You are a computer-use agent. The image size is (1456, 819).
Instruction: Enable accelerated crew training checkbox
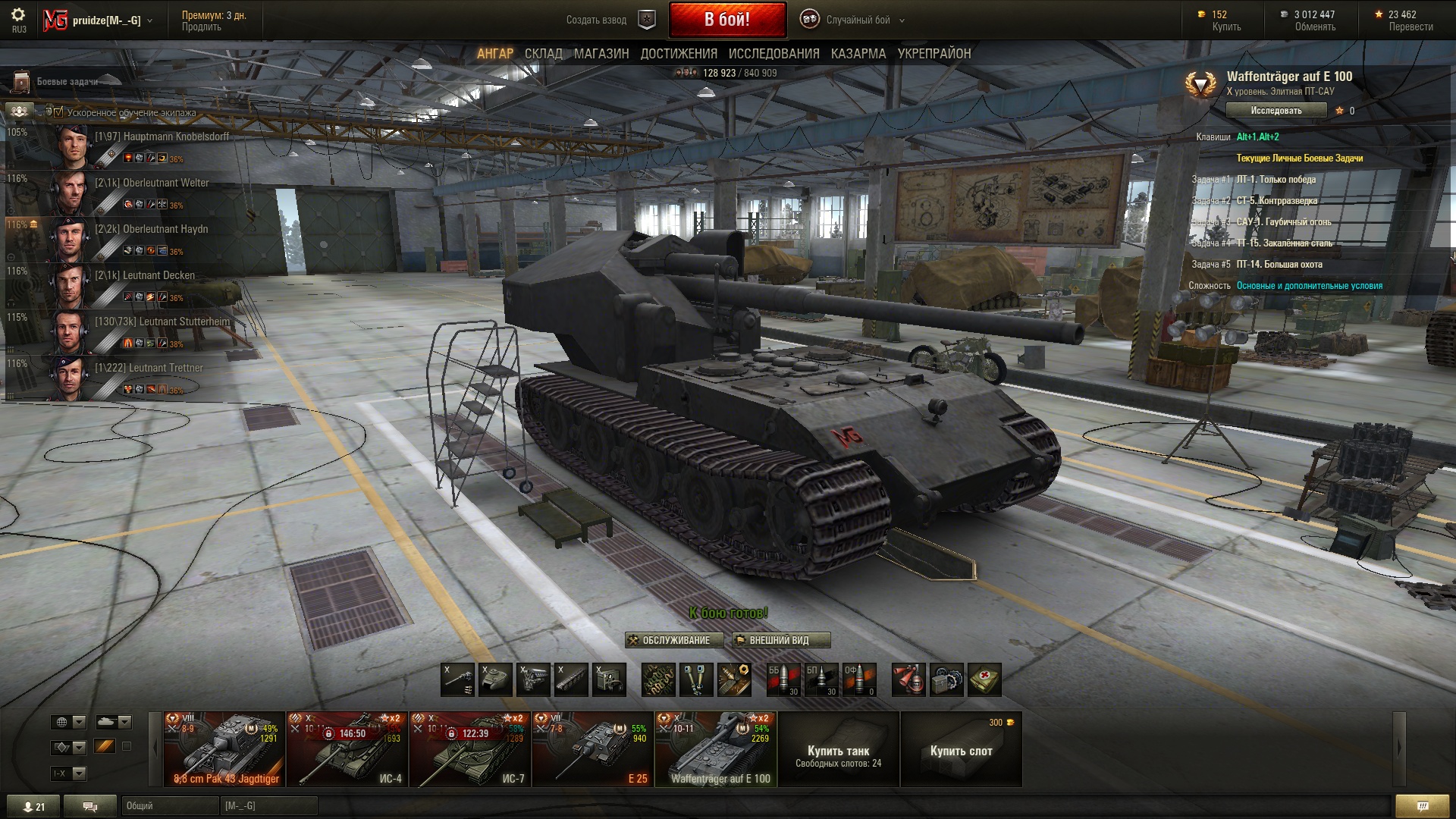point(58,111)
